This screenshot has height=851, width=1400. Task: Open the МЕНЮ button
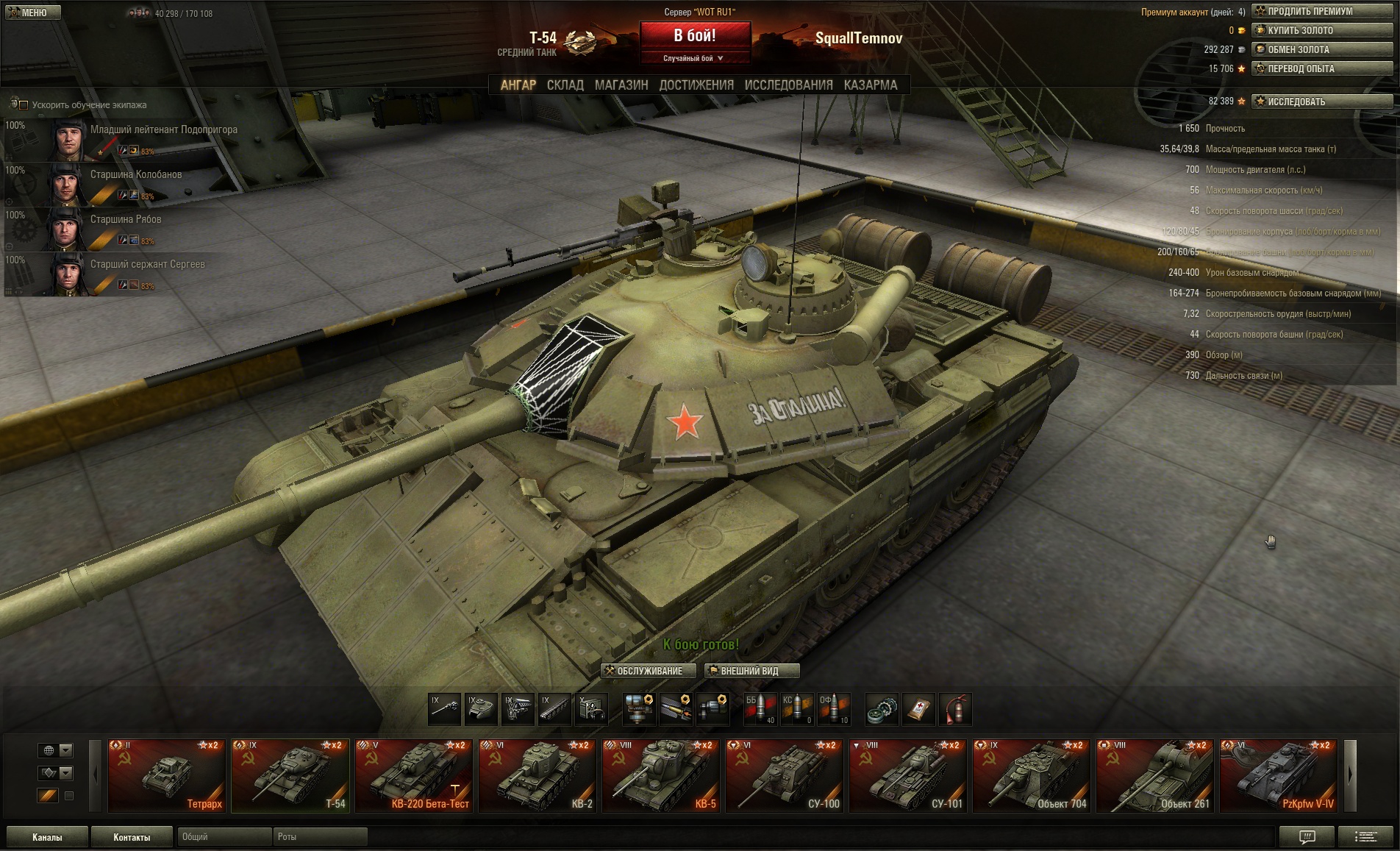pyautogui.click(x=31, y=13)
